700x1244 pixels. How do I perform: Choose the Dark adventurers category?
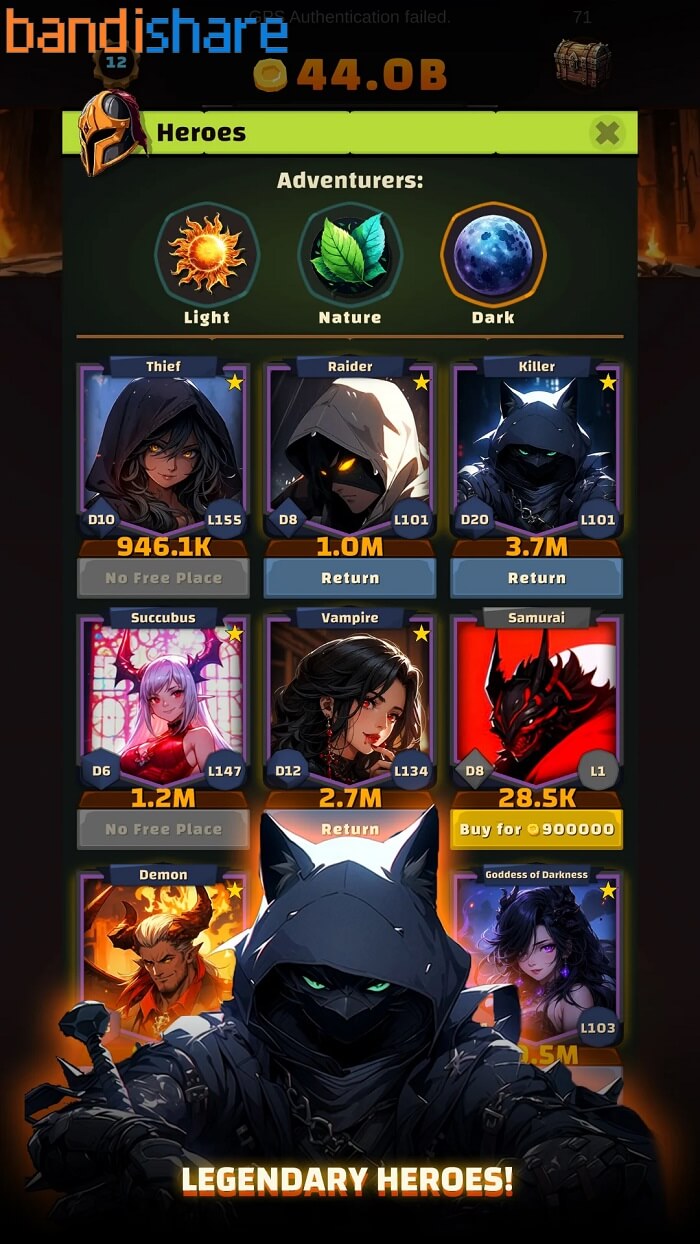[493, 255]
